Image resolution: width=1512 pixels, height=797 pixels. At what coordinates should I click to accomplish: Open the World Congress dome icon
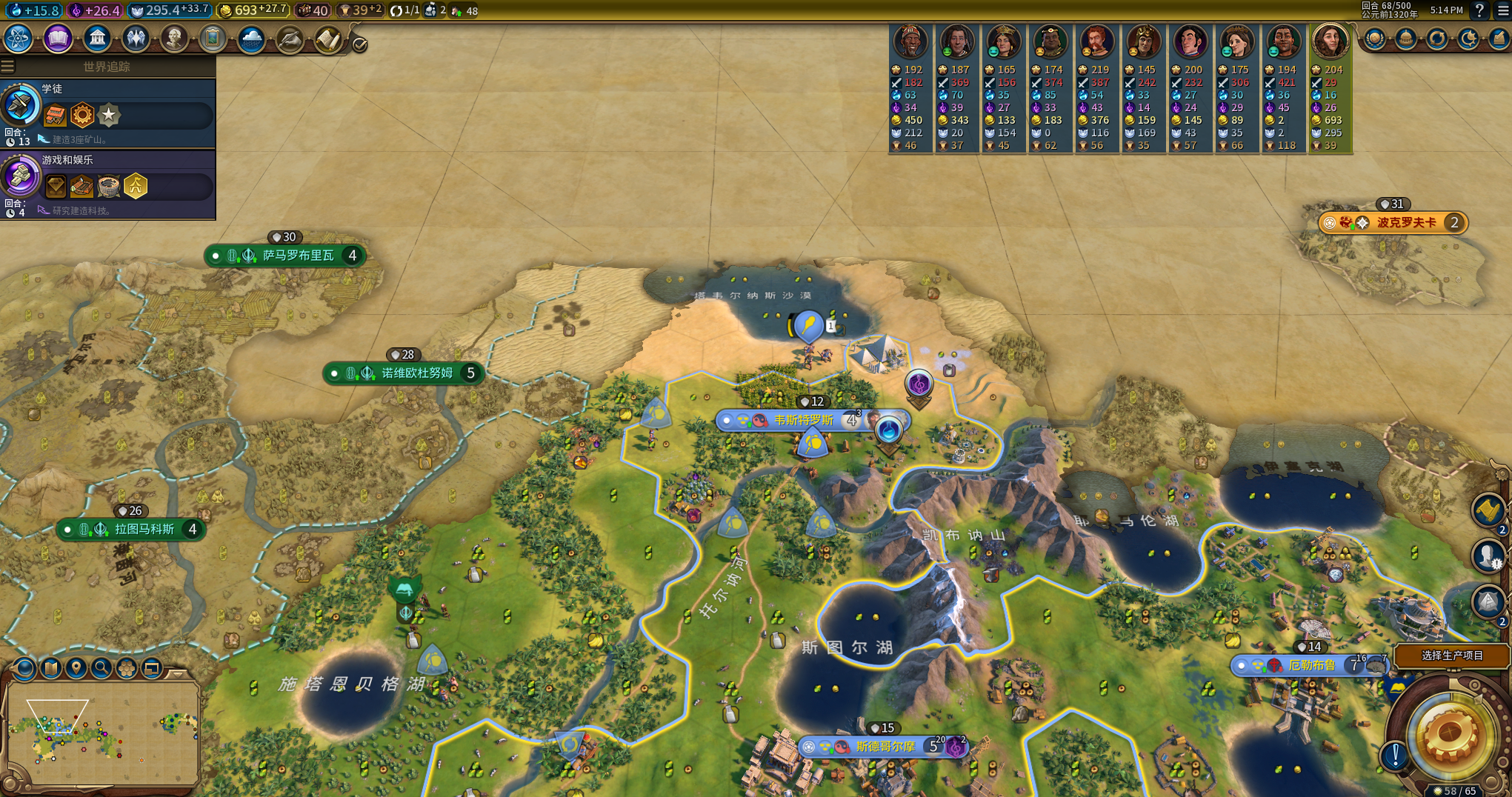[1405, 39]
